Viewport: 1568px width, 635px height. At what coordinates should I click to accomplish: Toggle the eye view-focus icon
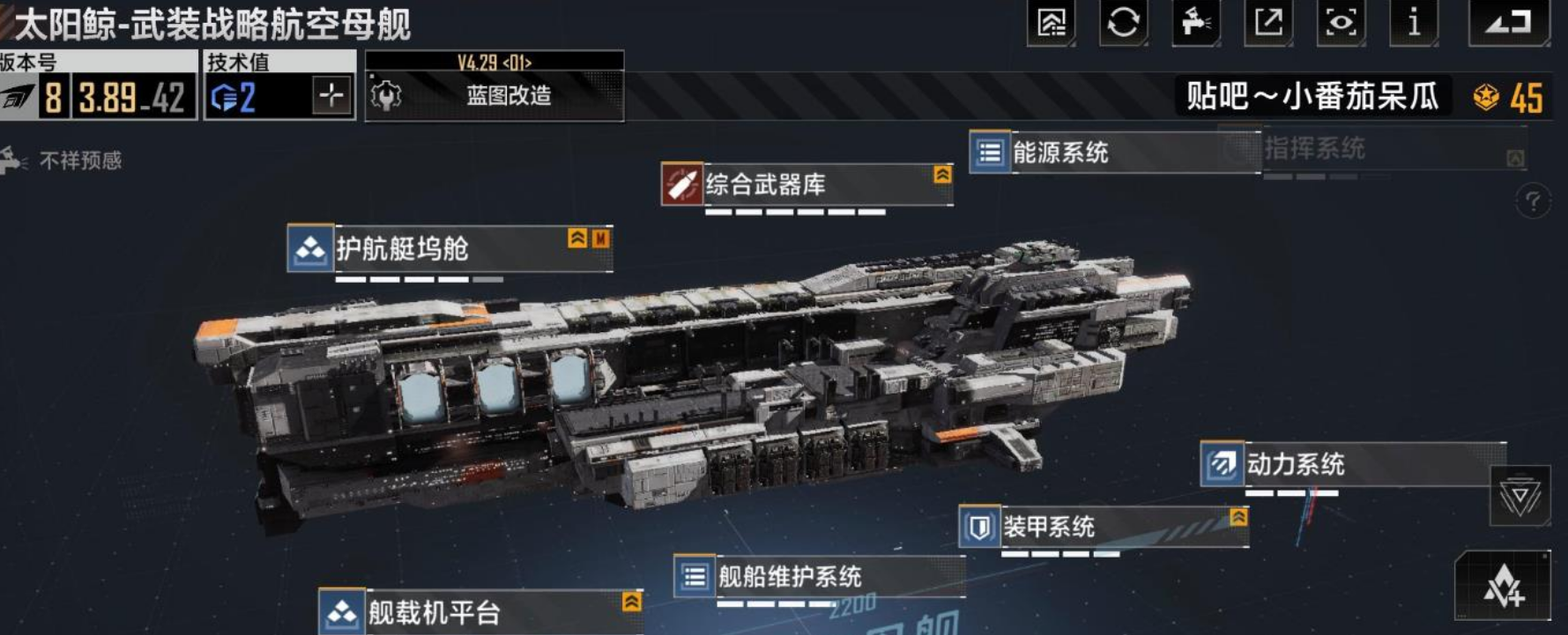tap(1340, 22)
